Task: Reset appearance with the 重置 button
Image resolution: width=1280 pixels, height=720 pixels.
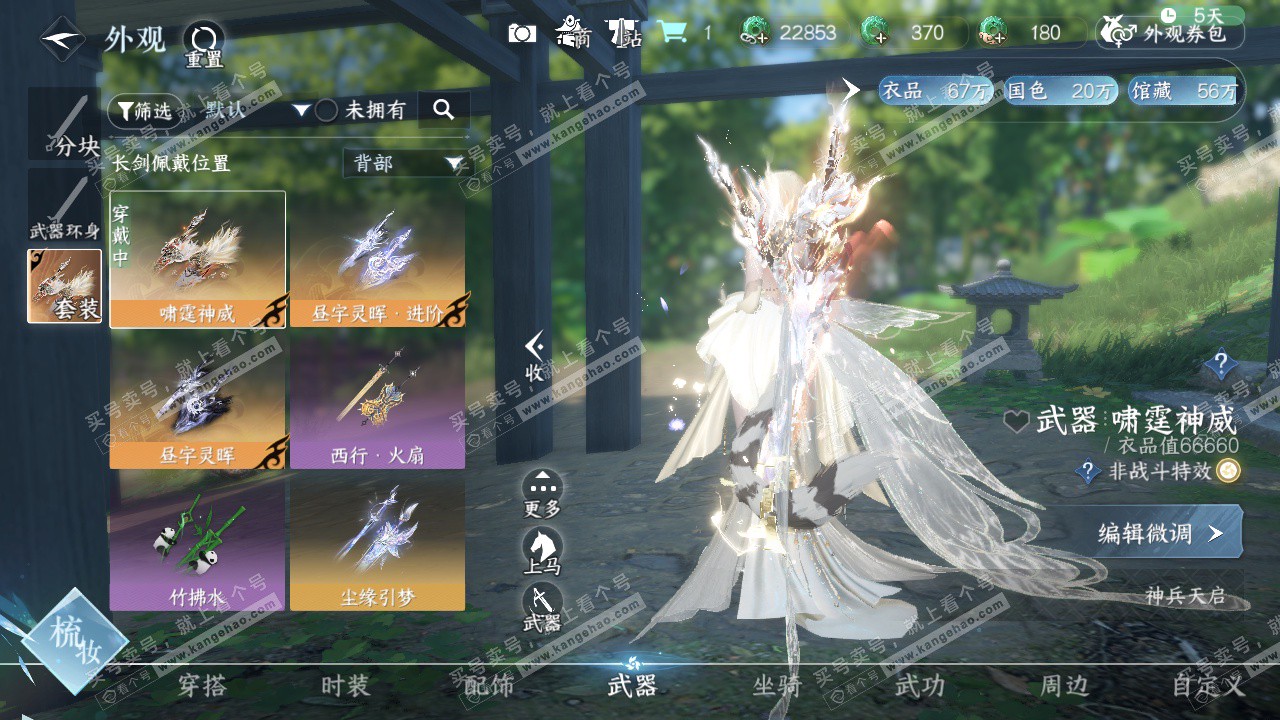Action: (204, 44)
